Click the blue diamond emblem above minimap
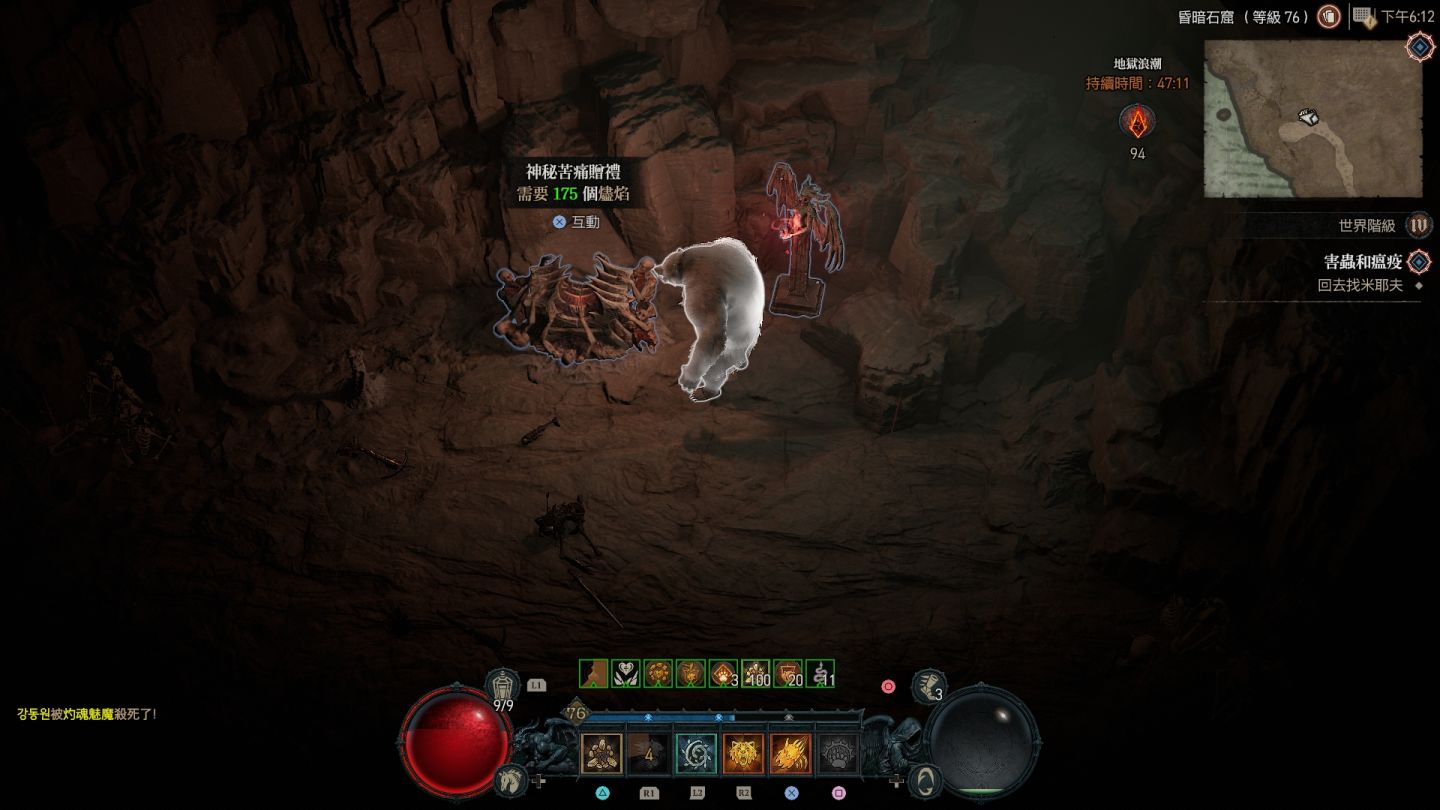 pyautogui.click(x=1418, y=46)
